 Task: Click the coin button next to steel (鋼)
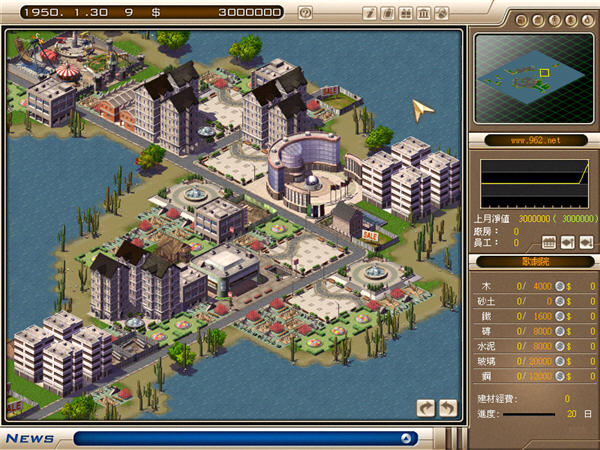(x=560, y=376)
